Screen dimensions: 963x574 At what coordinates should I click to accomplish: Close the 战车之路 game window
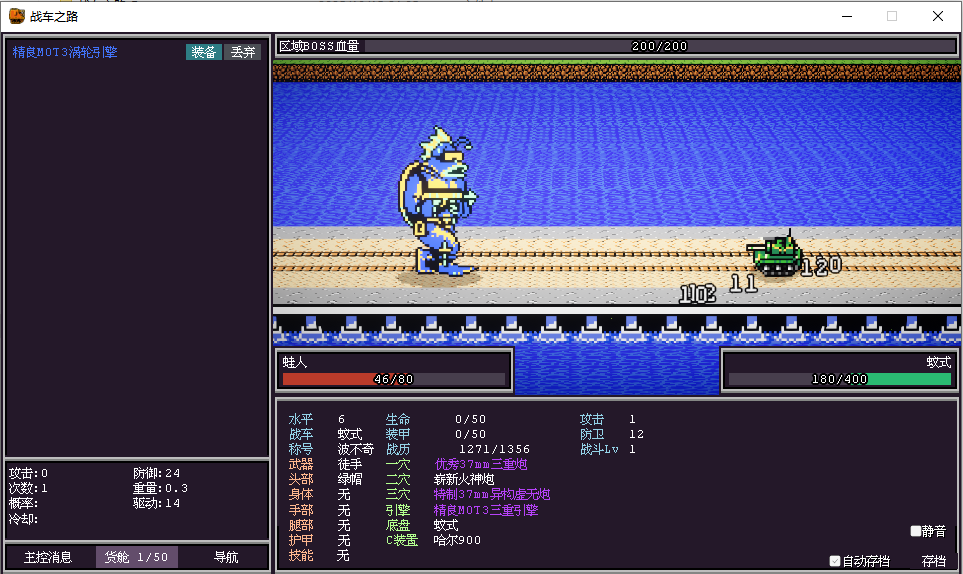pos(938,16)
